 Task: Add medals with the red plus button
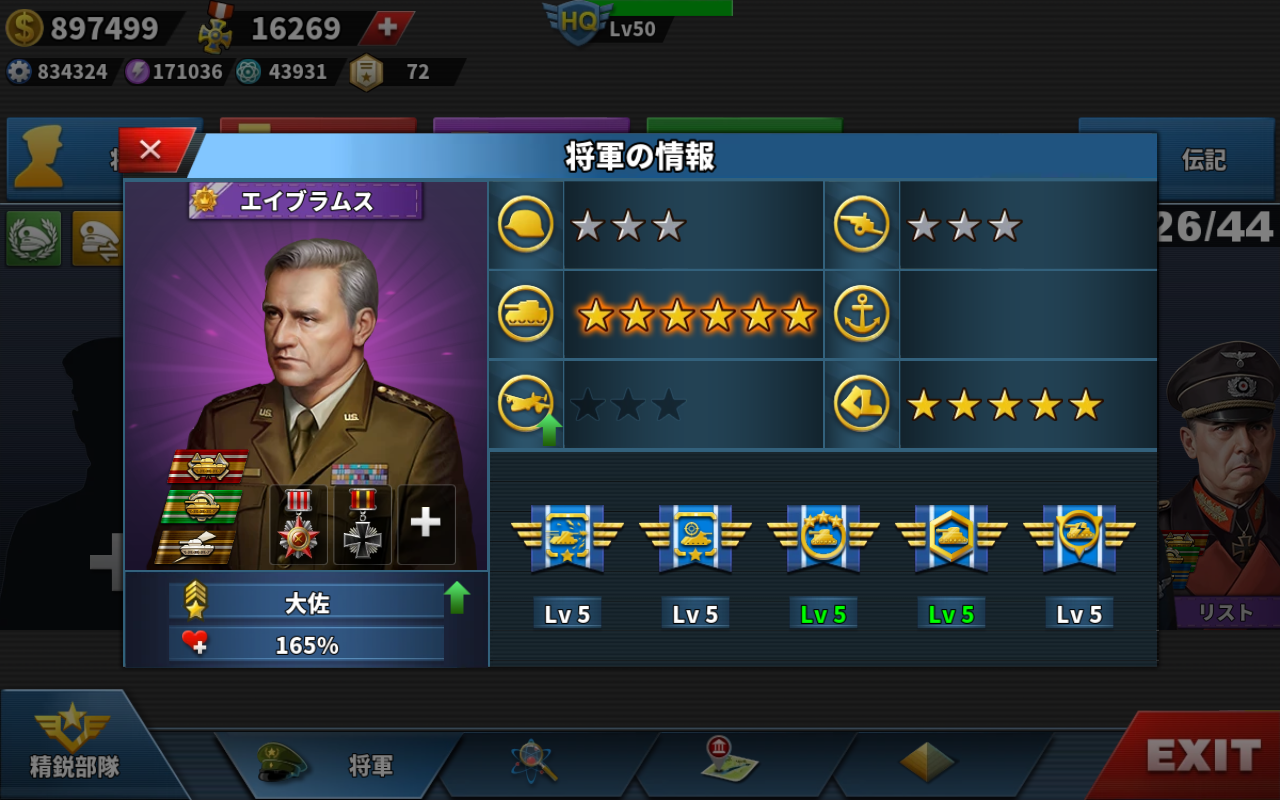(x=387, y=28)
